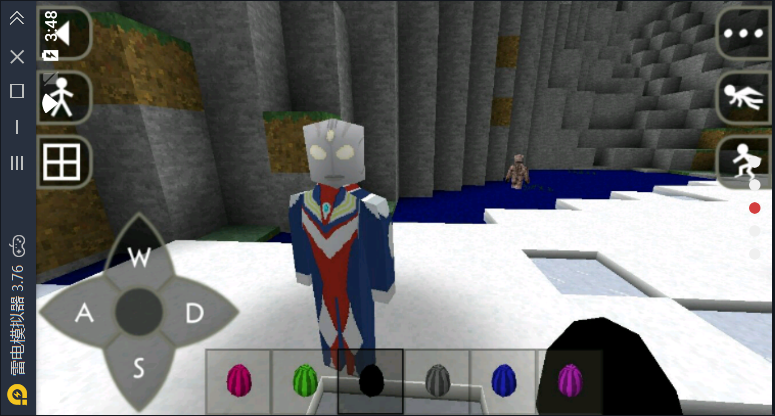
Task: Close the emulator window with X
Action: pos(17,57)
